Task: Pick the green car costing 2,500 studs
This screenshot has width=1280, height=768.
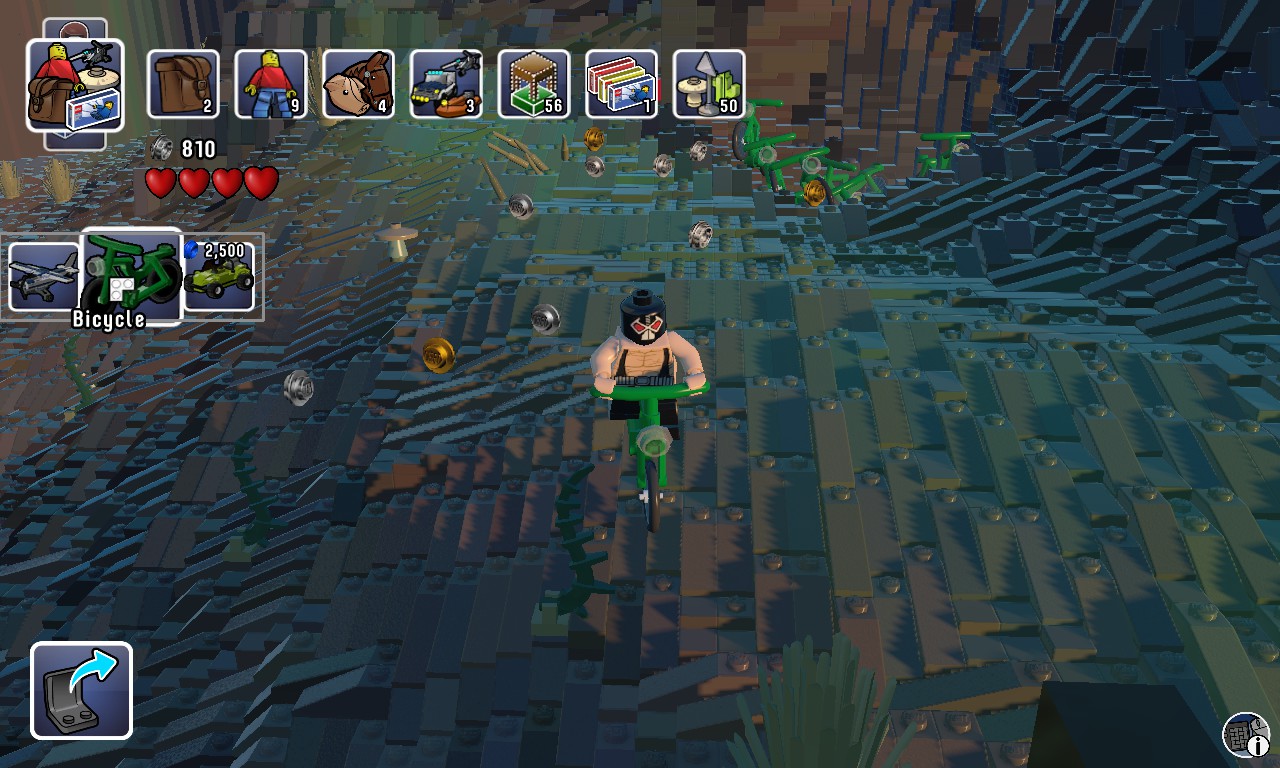Action: click(x=219, y=277)
